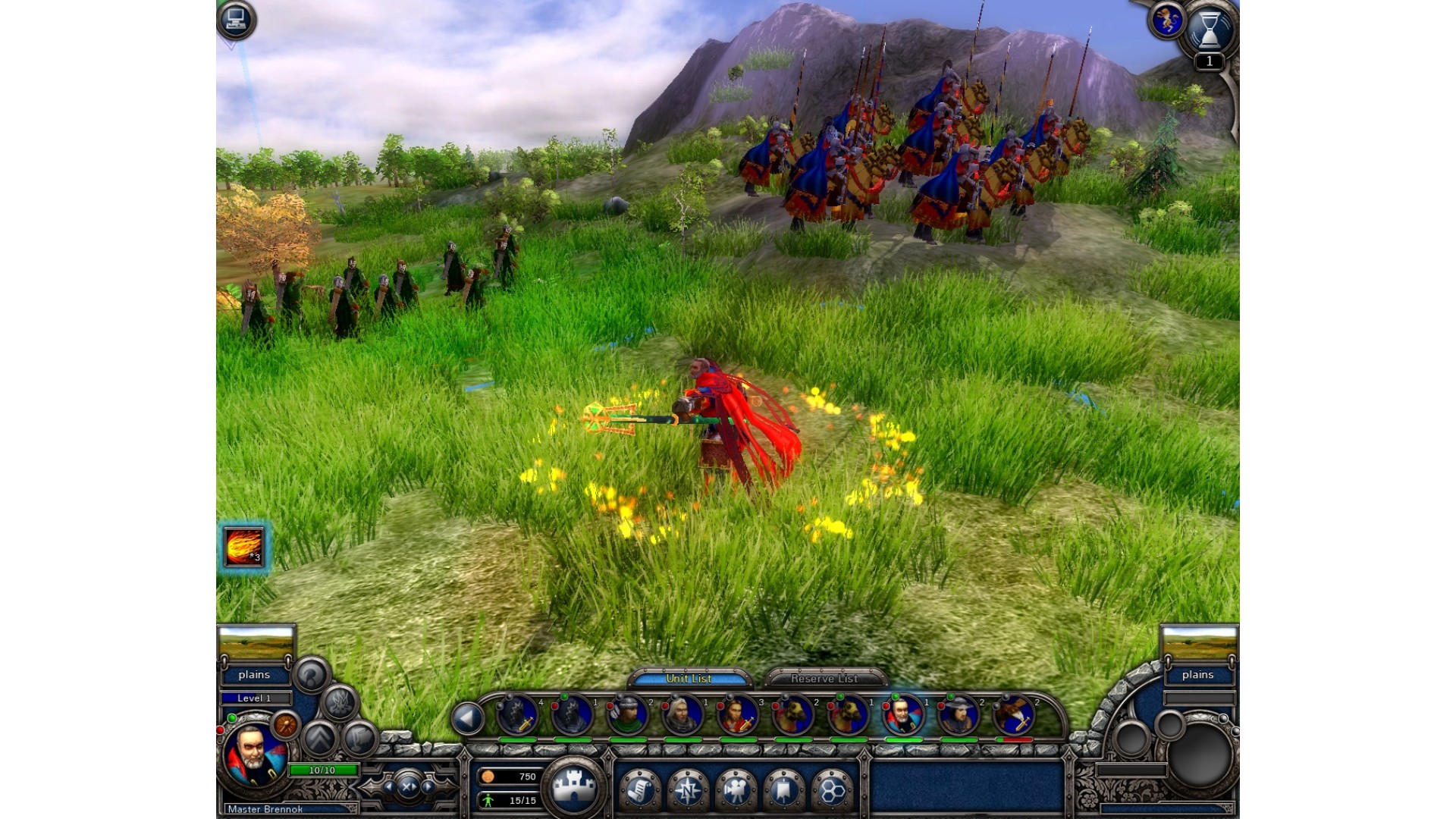The width and height of the screenshot is (1456, 819).
Task: Open the castle button
Action: 574,787
